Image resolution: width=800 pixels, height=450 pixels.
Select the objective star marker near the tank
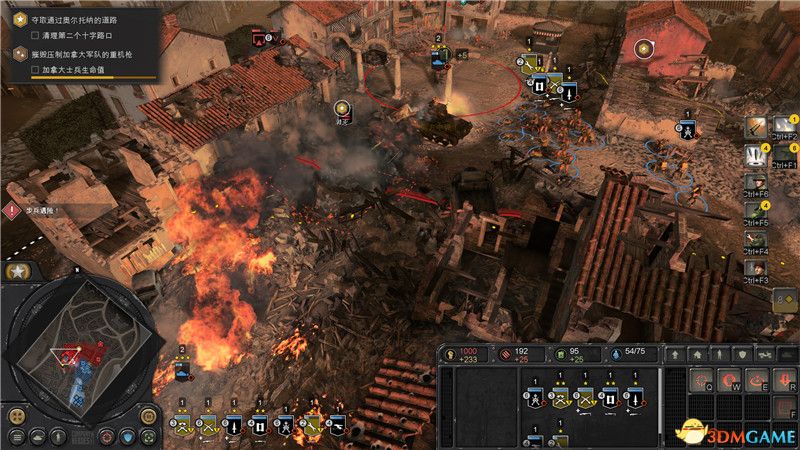(343, 107)
